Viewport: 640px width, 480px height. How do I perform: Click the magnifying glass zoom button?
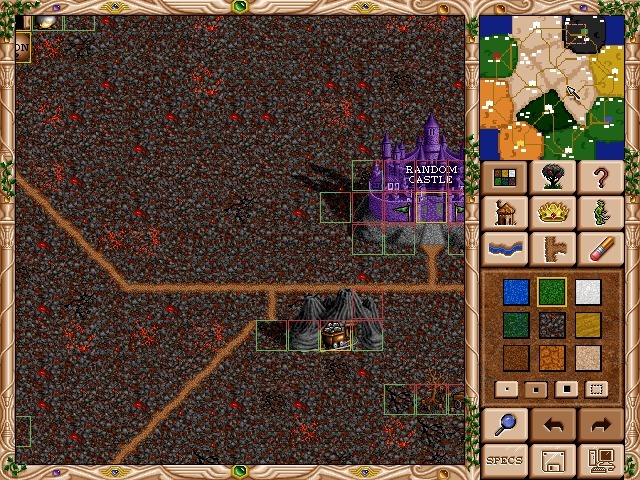[x=505, y=425]
